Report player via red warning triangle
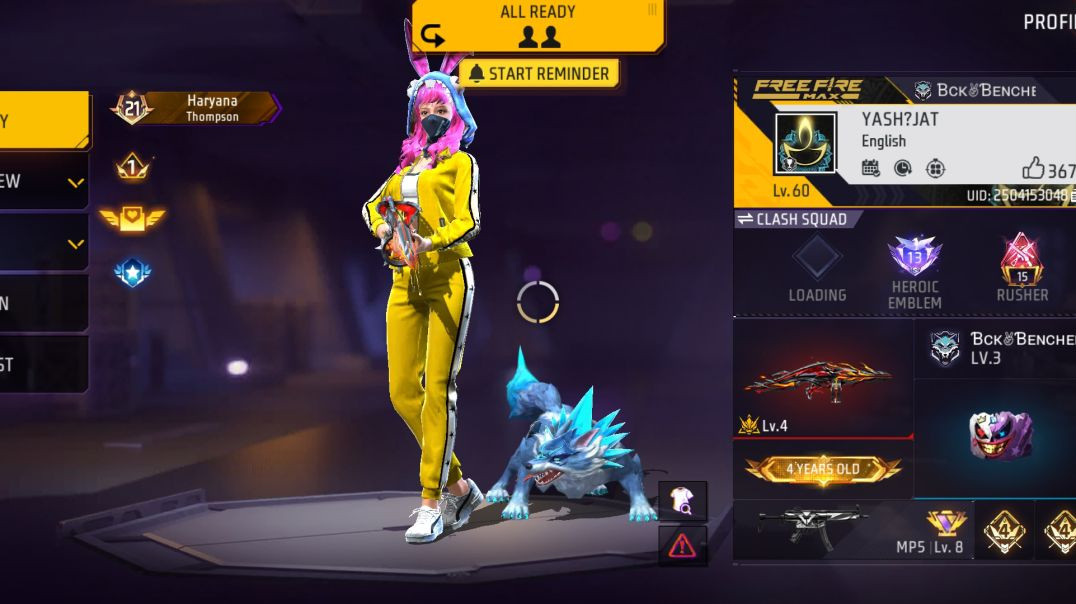1076x604 pixels. click(x=682, y=545)
